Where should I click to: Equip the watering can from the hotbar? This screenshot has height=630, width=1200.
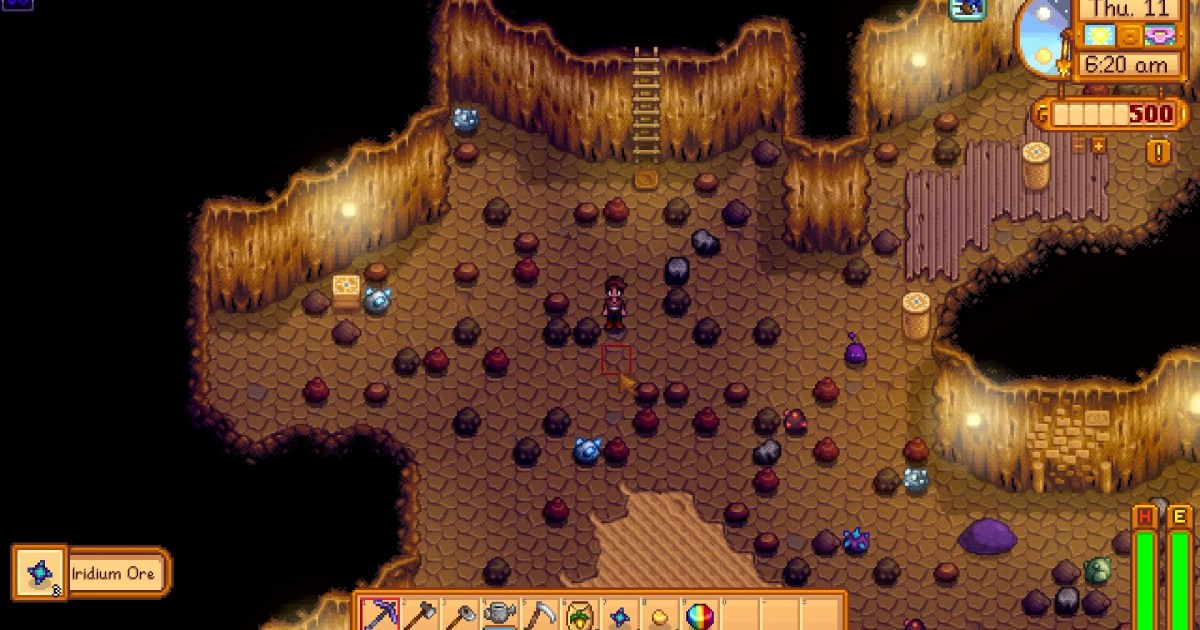(499, 614)
